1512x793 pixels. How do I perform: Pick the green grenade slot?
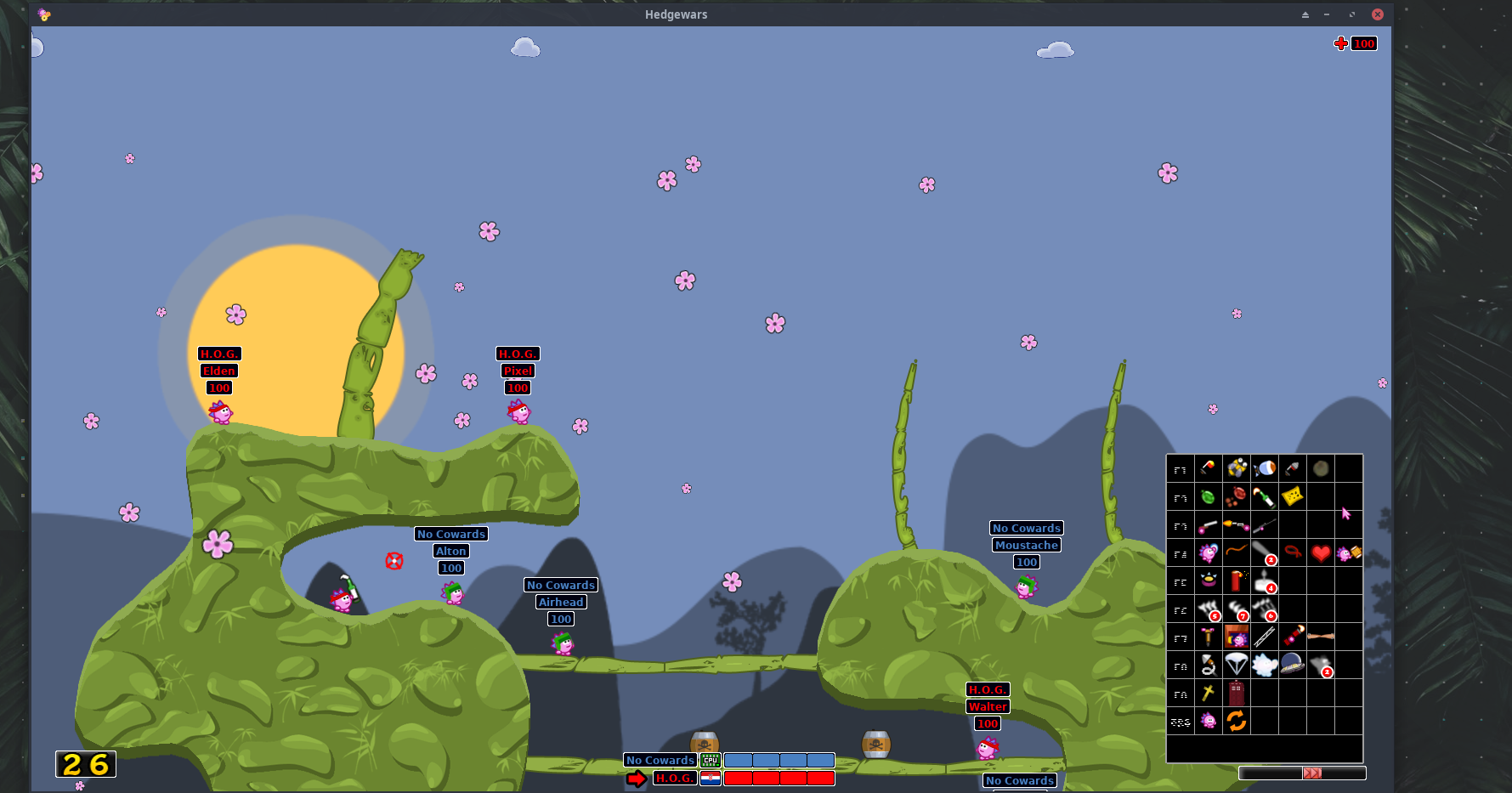pos(1208,496)
